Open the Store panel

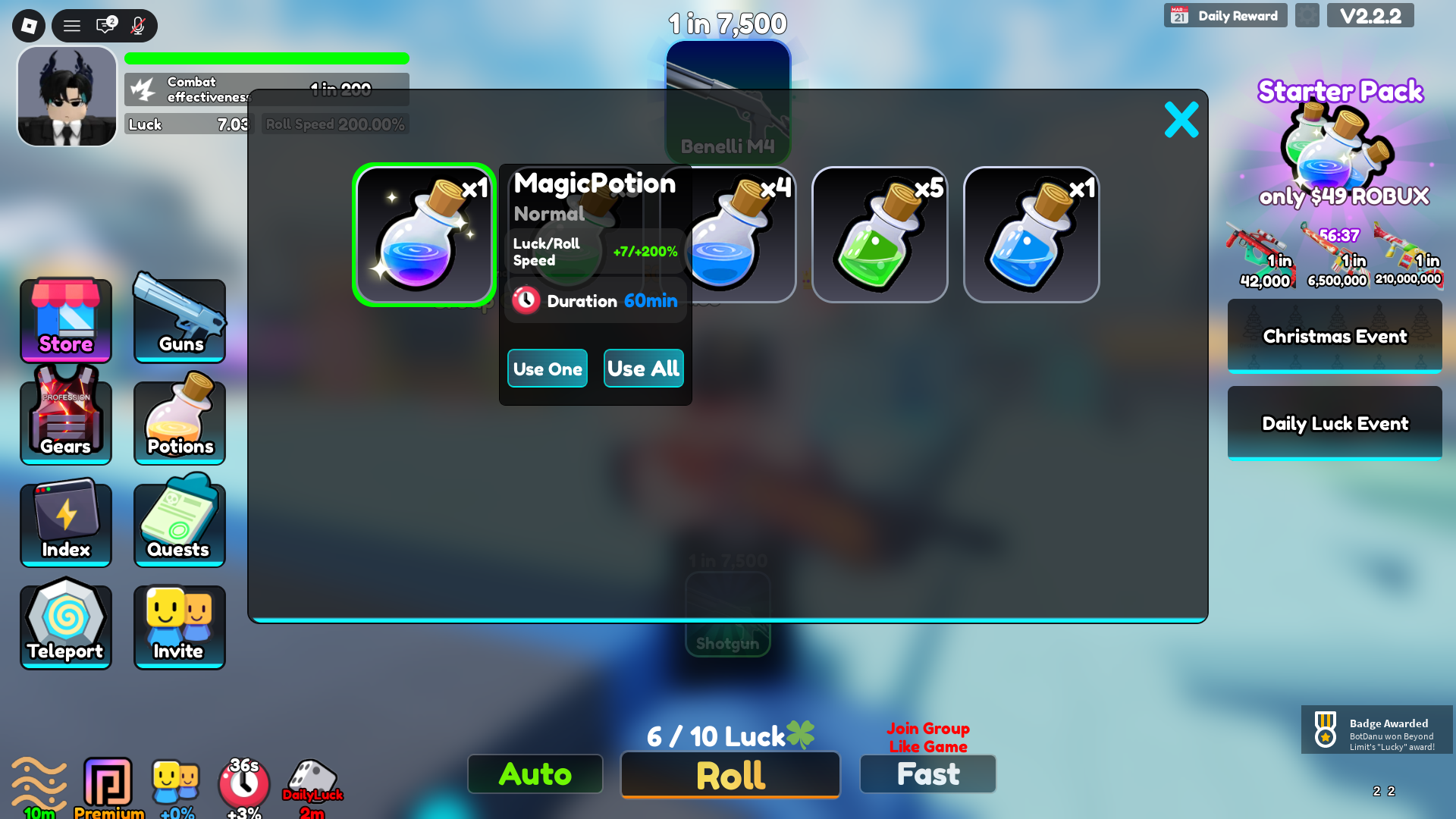click(x=65, y=322)
